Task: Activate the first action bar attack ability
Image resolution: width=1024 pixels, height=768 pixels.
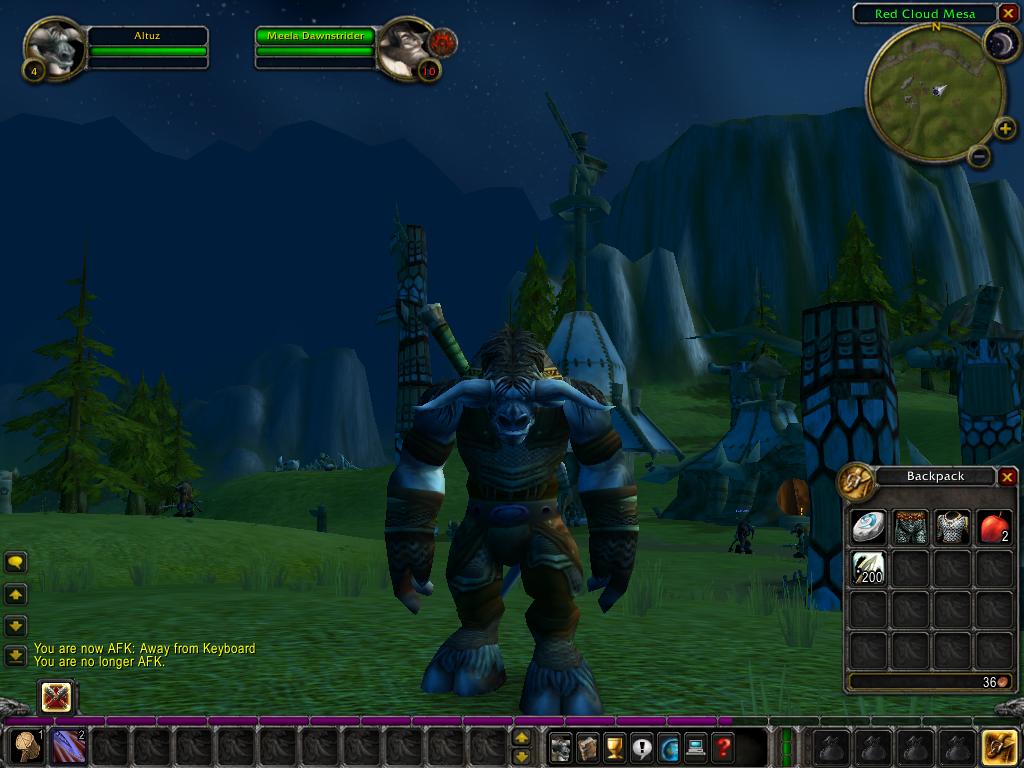Action: point(27,746)
